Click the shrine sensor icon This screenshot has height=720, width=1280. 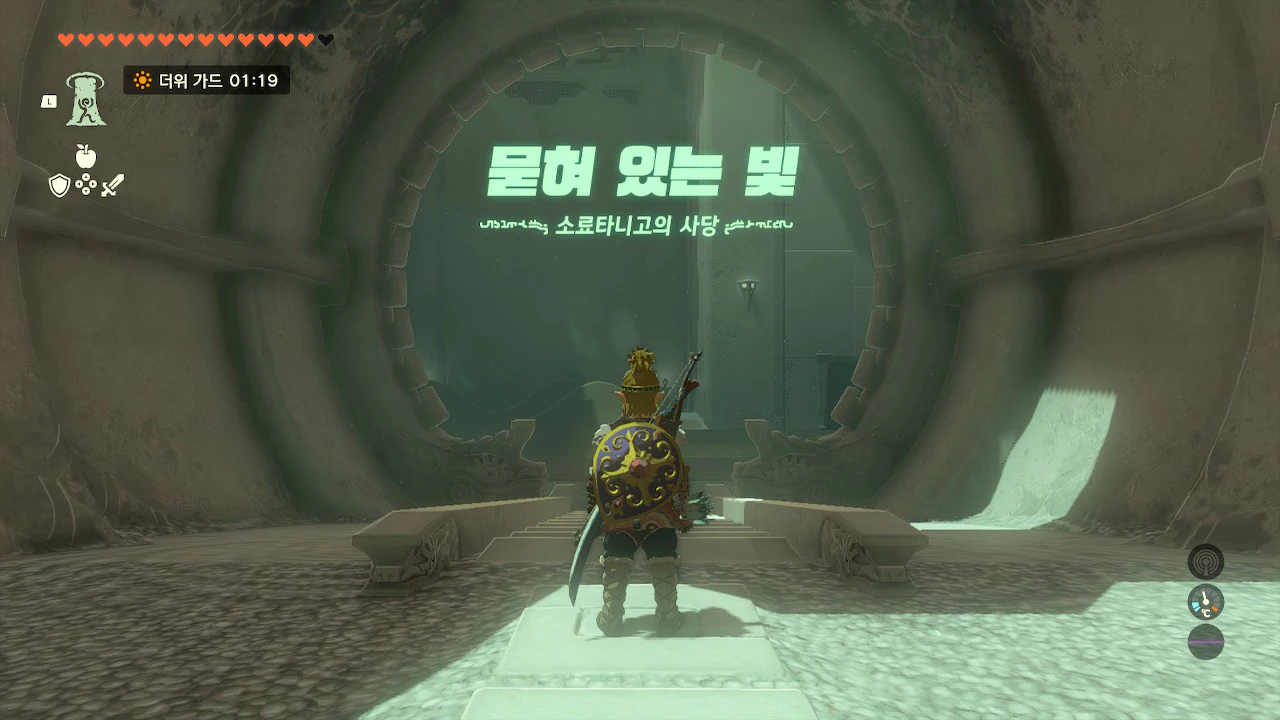[x=1205, y=562]
